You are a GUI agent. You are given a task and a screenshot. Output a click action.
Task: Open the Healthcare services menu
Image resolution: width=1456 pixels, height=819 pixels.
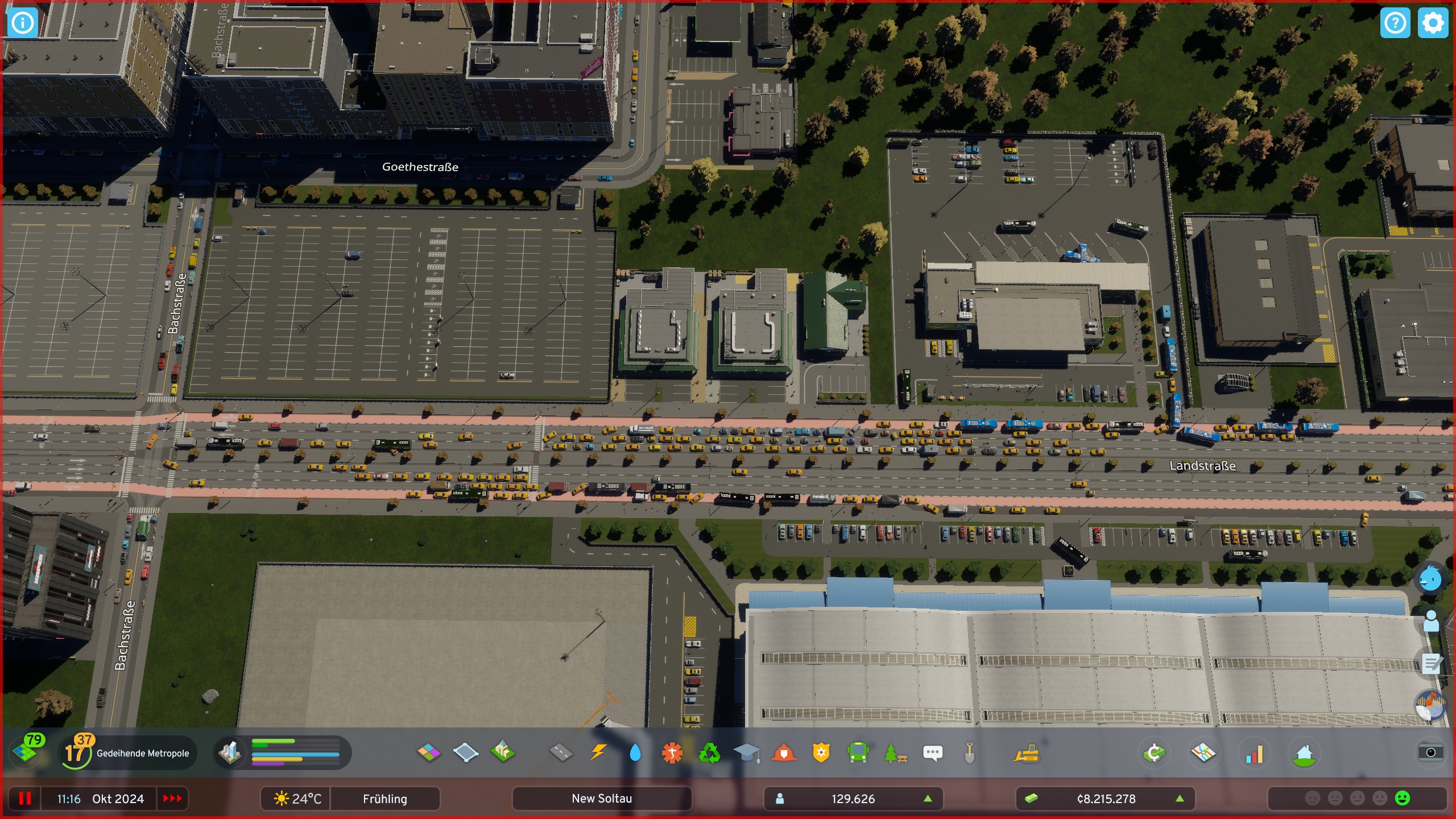(x=672, y=752)
